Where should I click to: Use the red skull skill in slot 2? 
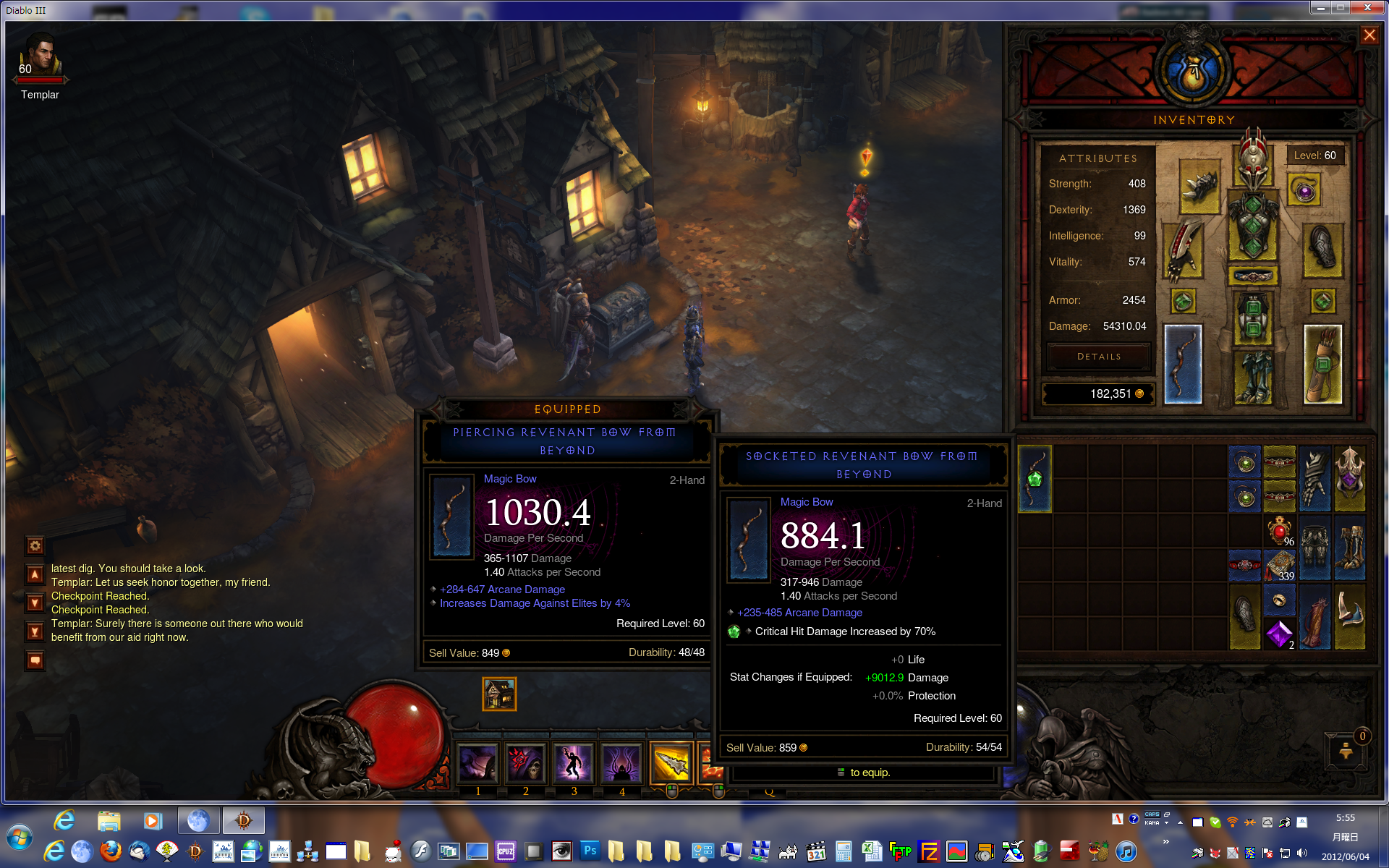coord(526,763)
